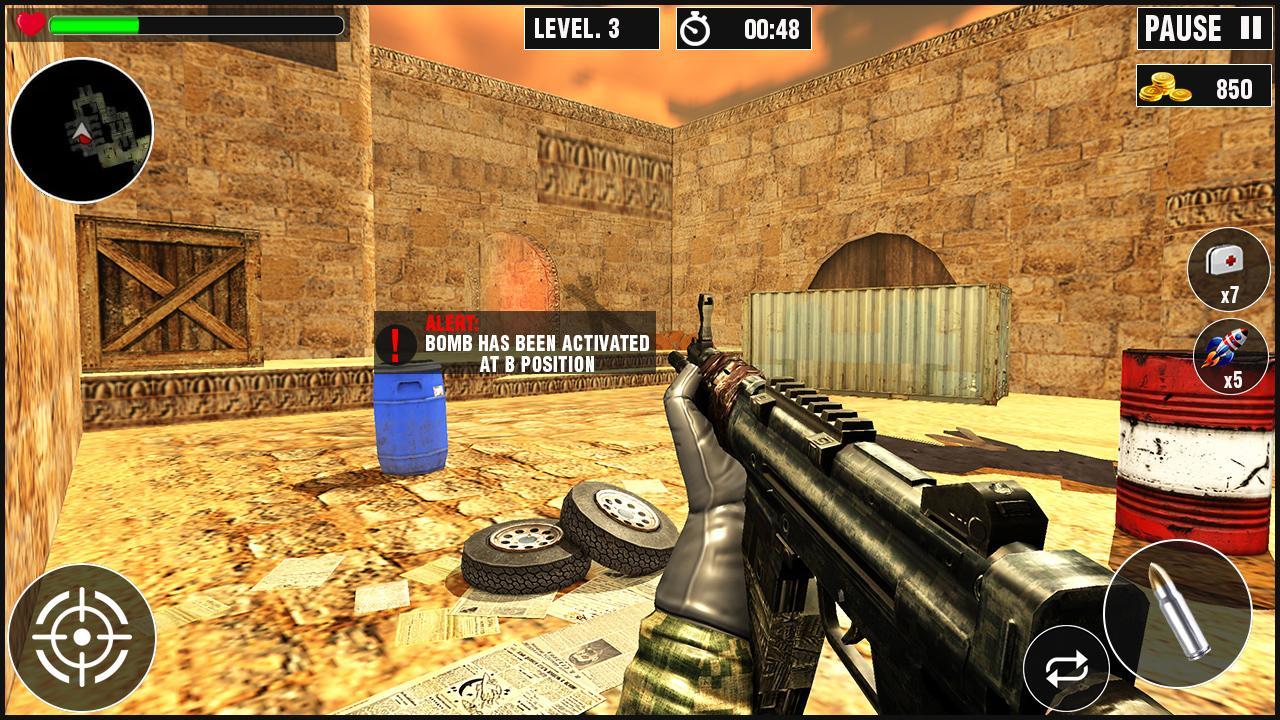This screenshot has width=1280, height=720.
Task: Use a medkit from the x7 icon
Action: point(1228,269)
